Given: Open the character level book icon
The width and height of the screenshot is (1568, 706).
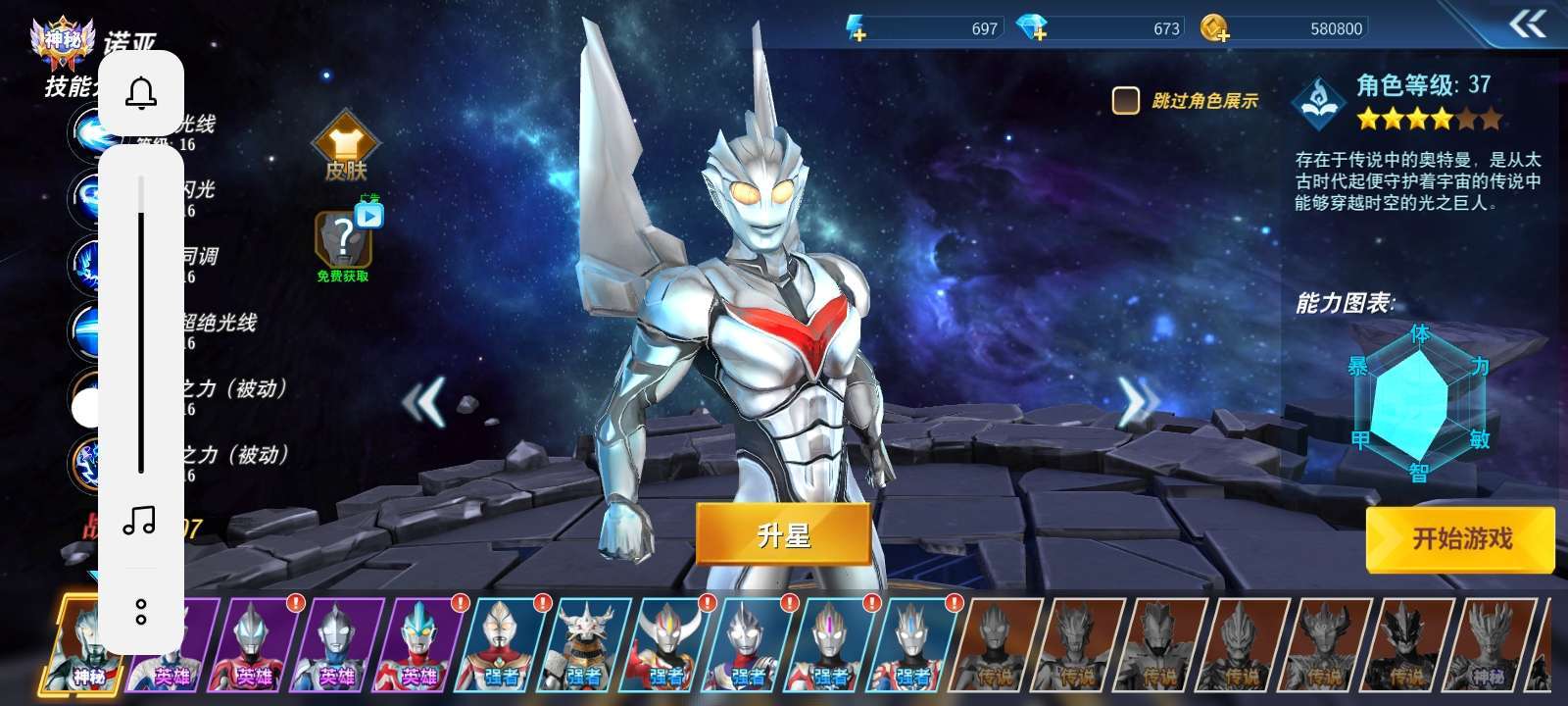Looking at the screenshot, I should point(1320,102).
